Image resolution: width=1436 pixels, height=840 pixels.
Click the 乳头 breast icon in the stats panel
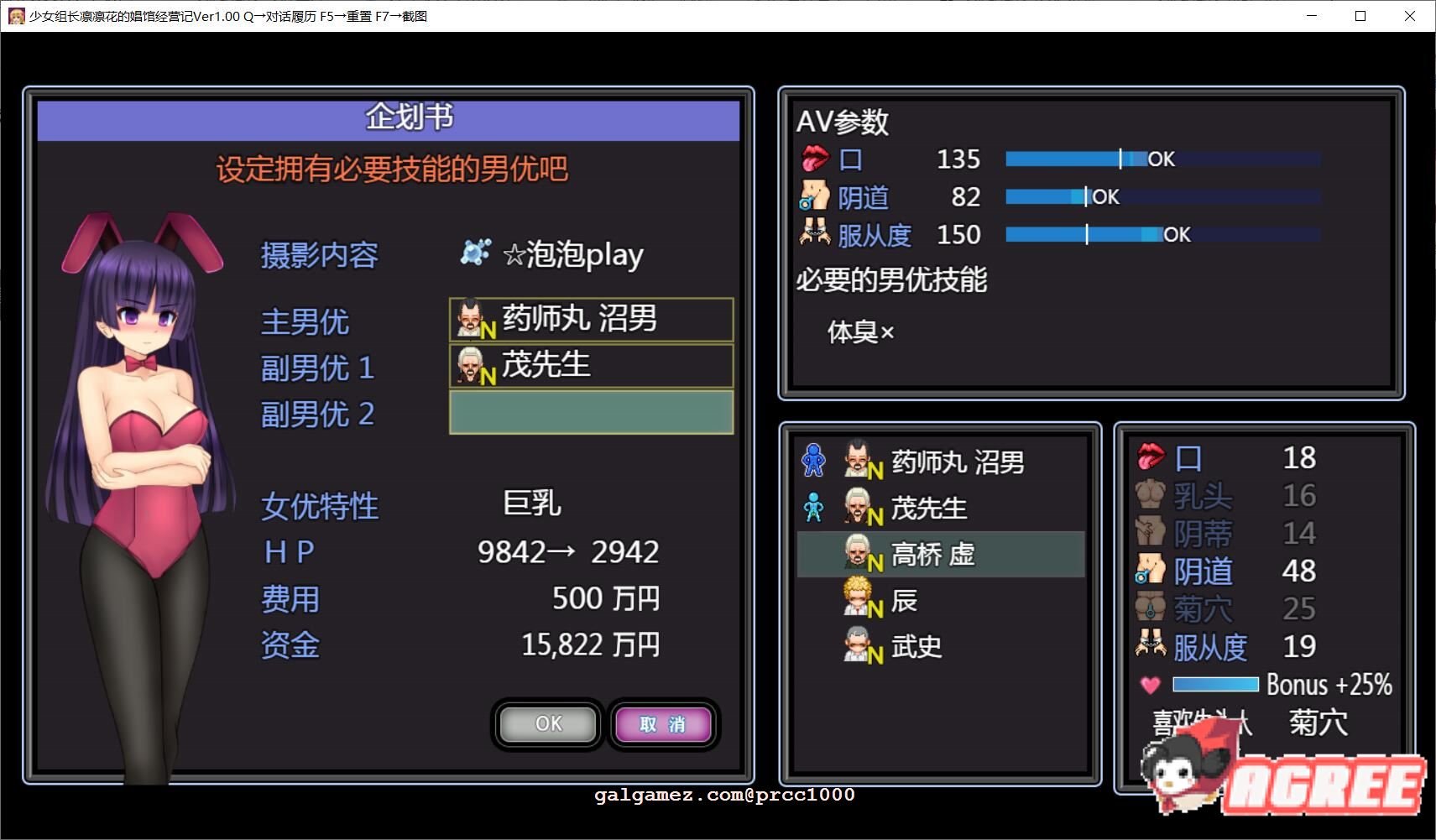(x=1149, y=495)
